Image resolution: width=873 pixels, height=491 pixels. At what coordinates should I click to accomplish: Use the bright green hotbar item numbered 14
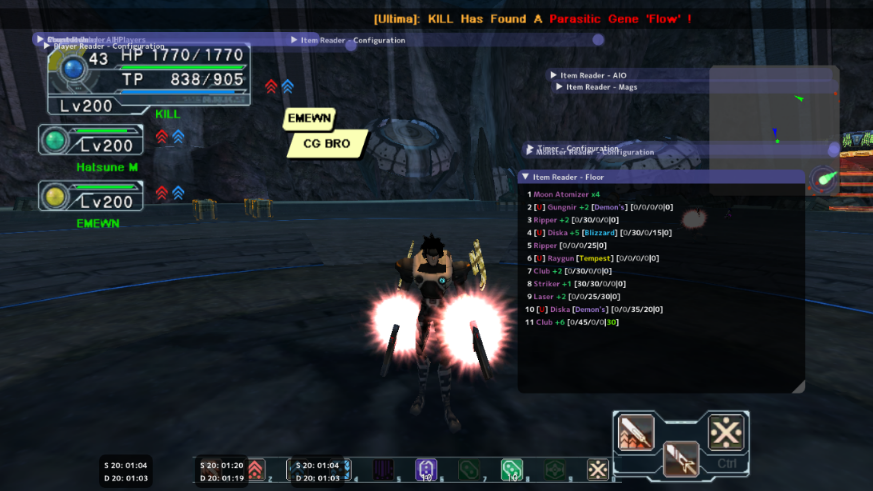(x=511, y=469)
